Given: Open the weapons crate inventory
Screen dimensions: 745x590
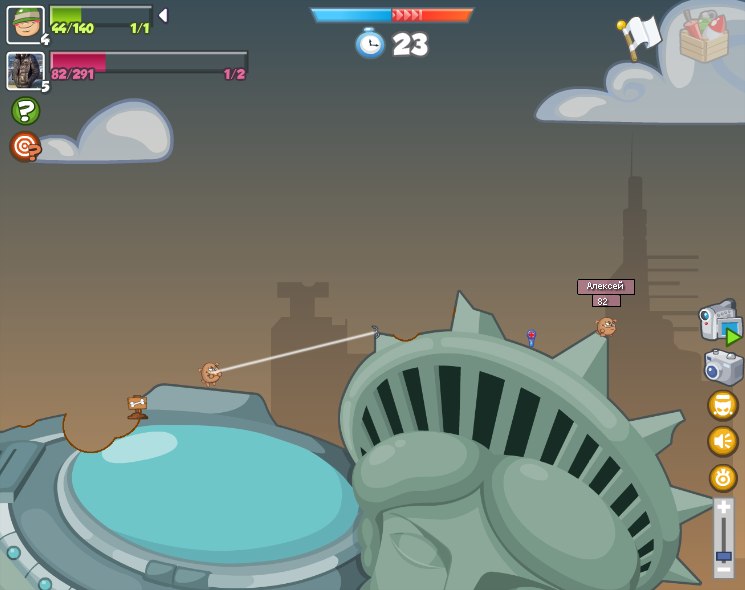Looking at the screenshot, I should pos(704,38).
